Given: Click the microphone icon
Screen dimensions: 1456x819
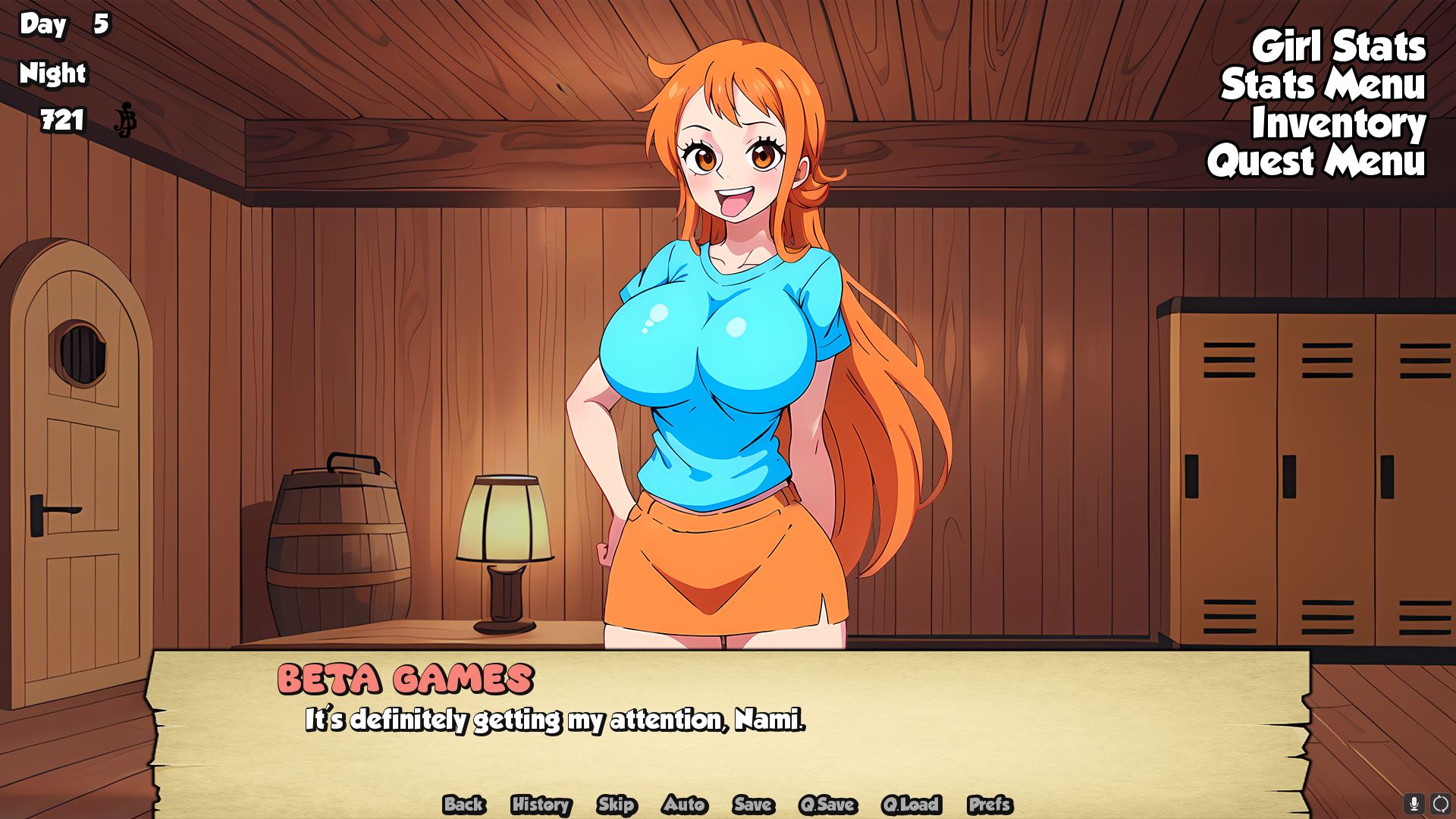Looking at the screenshot, I should 1414,804.
